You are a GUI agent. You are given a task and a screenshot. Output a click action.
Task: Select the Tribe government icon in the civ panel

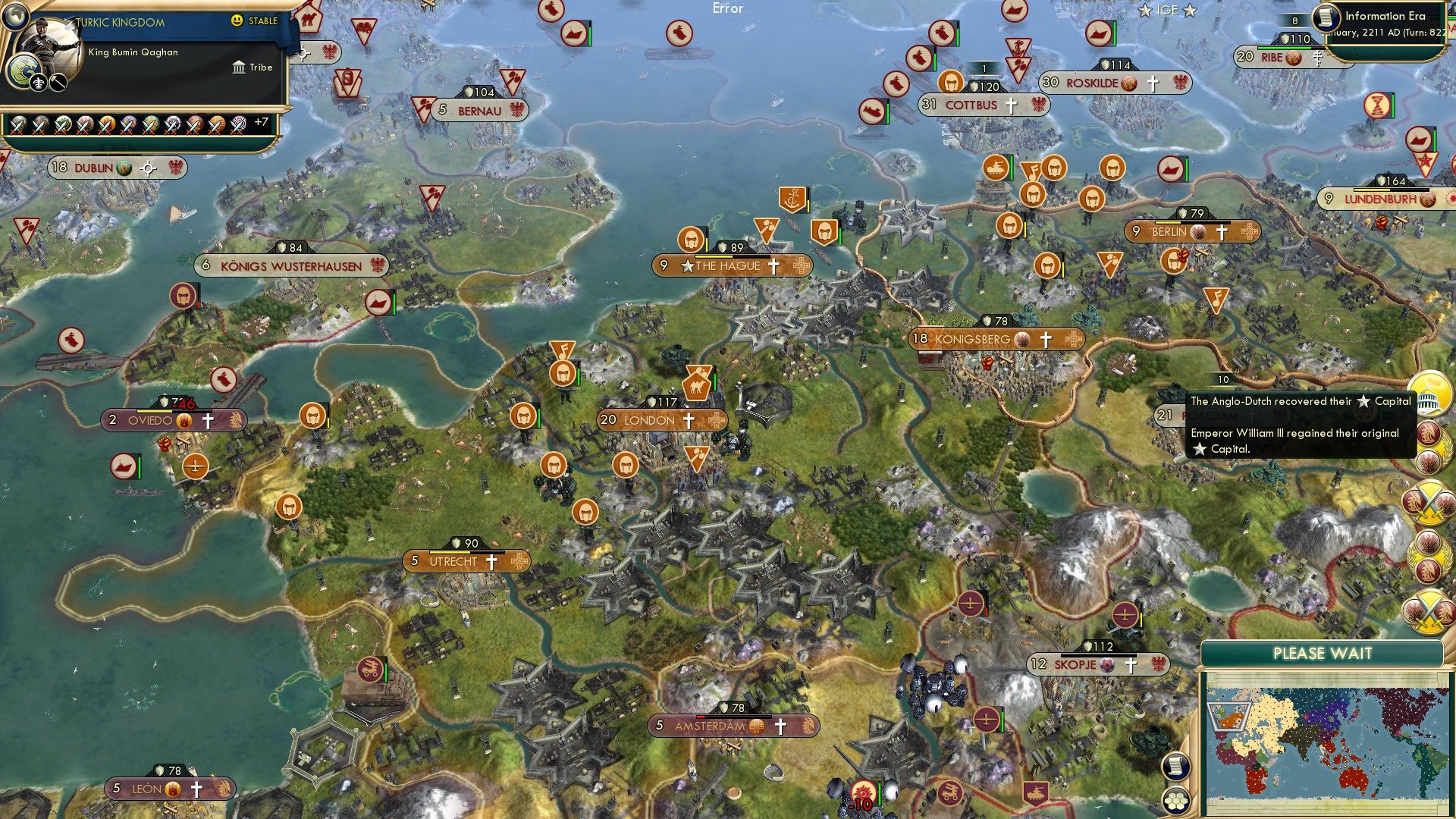238,67
